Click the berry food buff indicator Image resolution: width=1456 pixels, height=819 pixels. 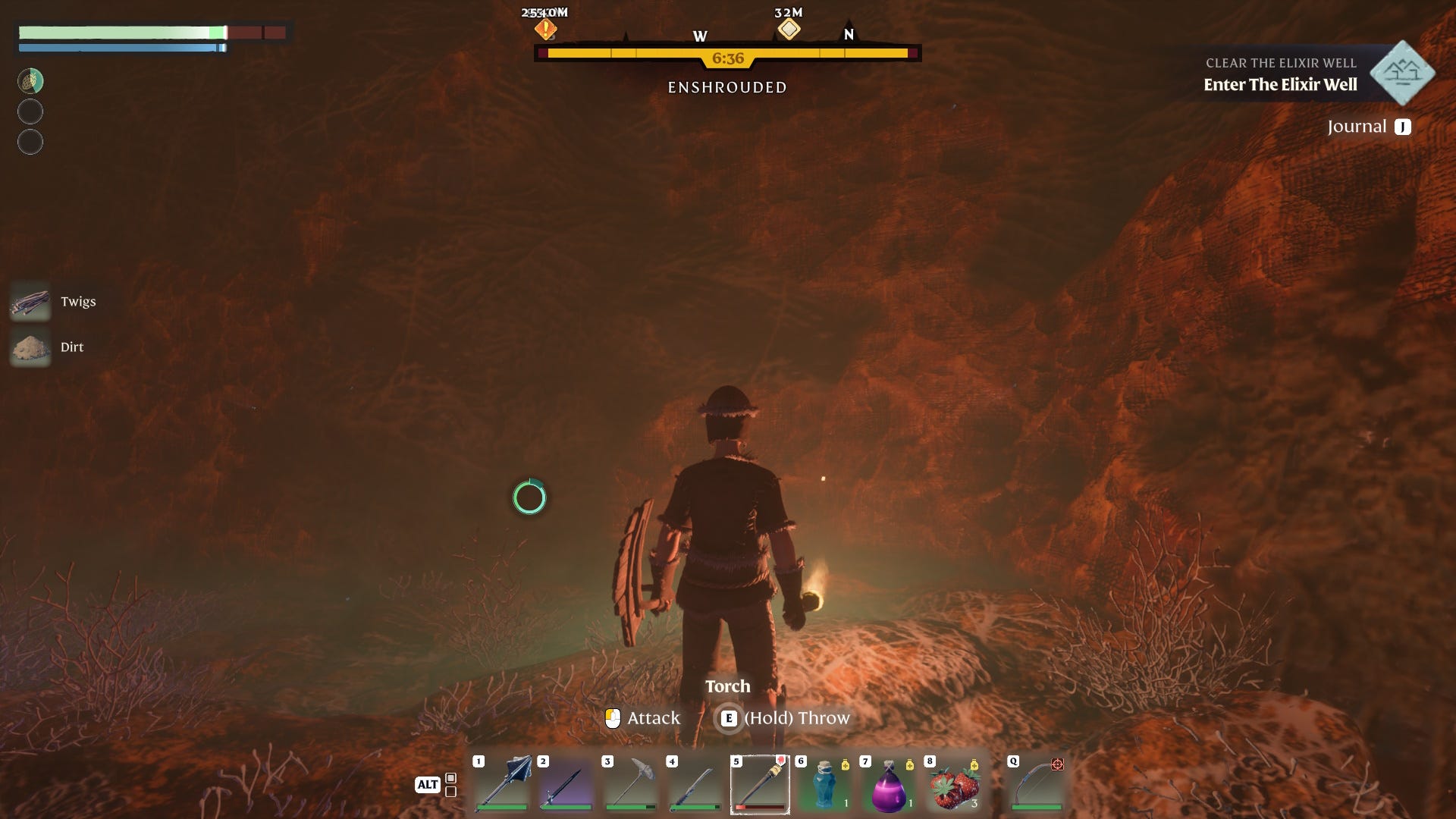tap(30, 80)
